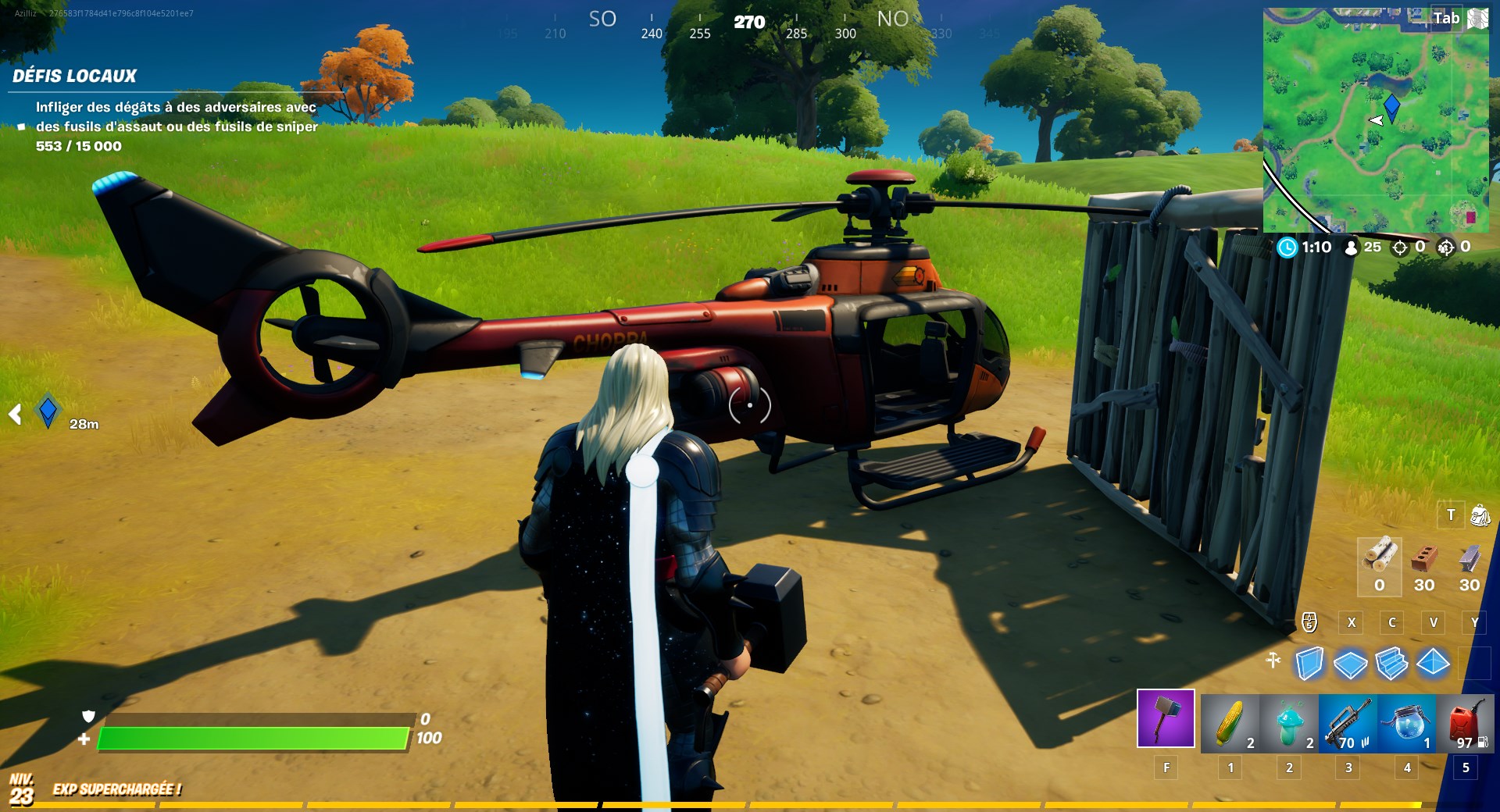1500x812 pixels.
Task: Select the assault rifle in slot 3
Action: 1348,720
